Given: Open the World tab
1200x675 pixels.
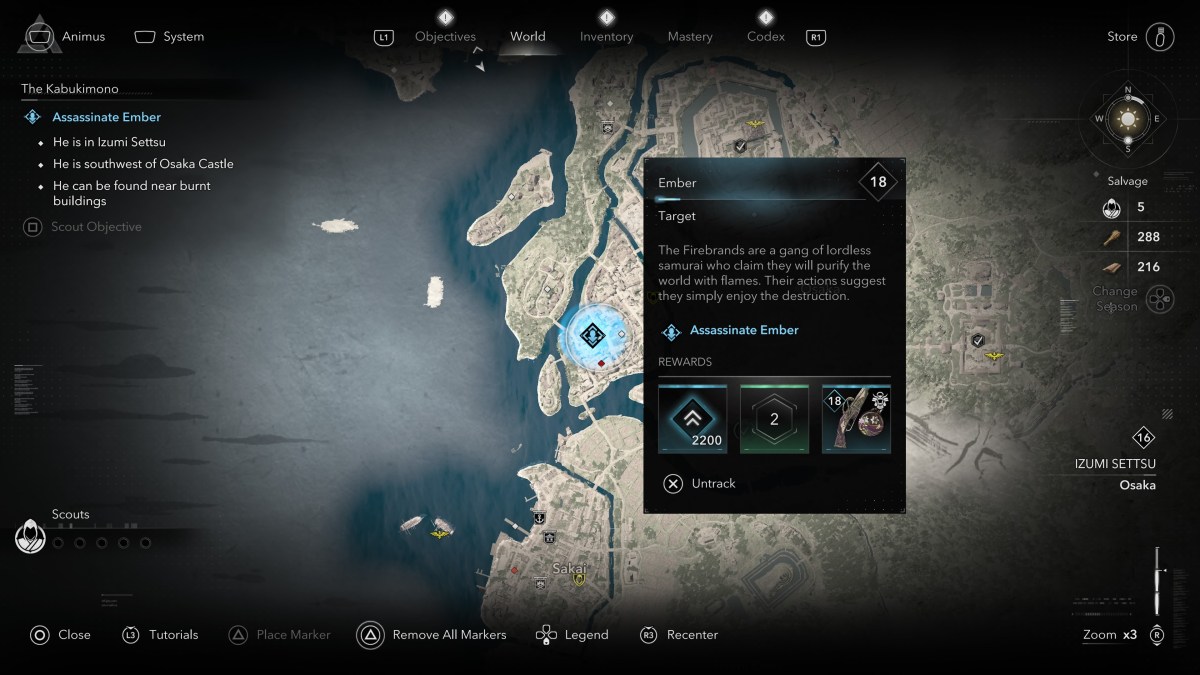Looking at the screenshot, I should pos(528,37).
